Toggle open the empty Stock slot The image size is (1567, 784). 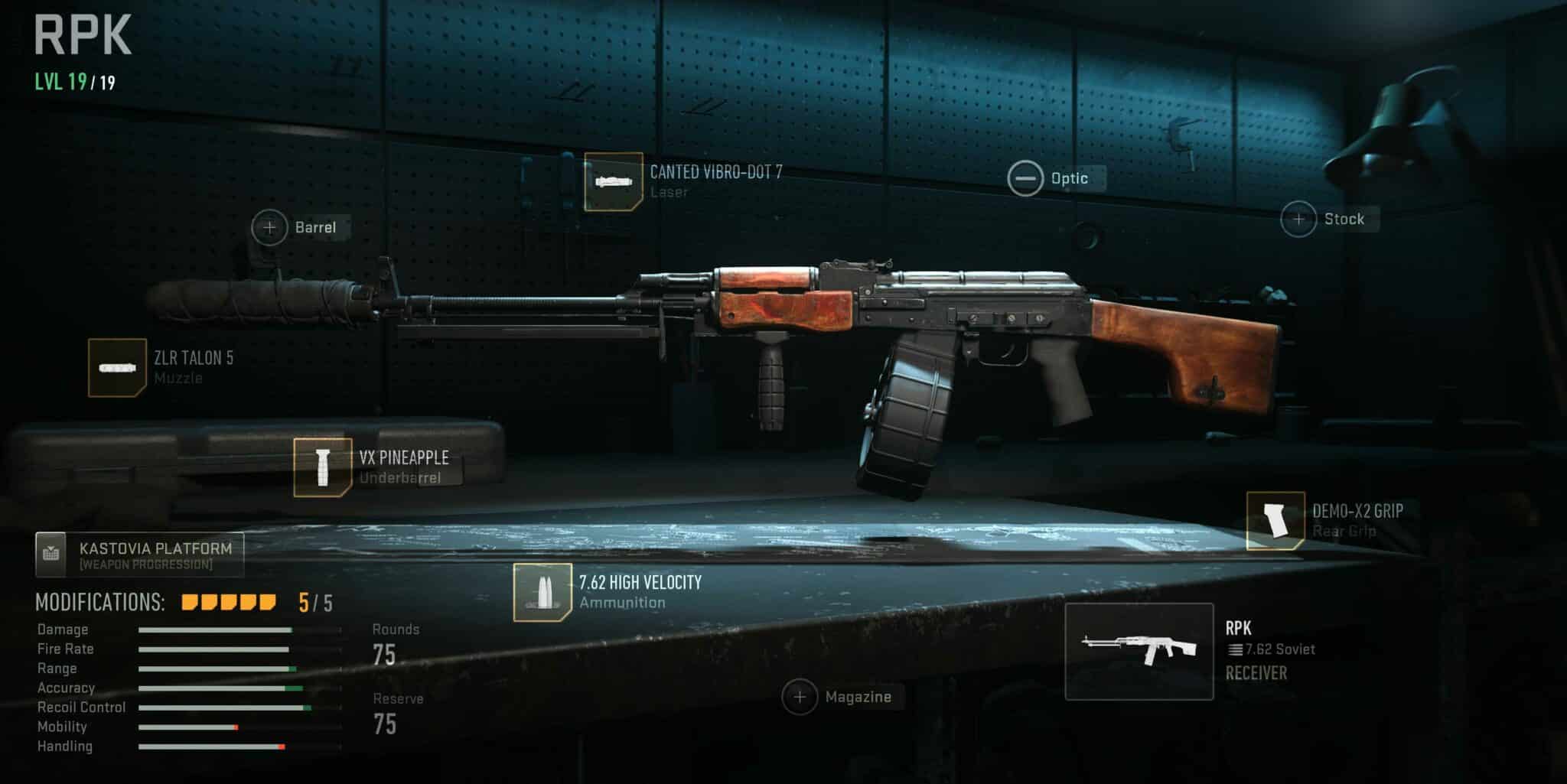click(1298, 219)
